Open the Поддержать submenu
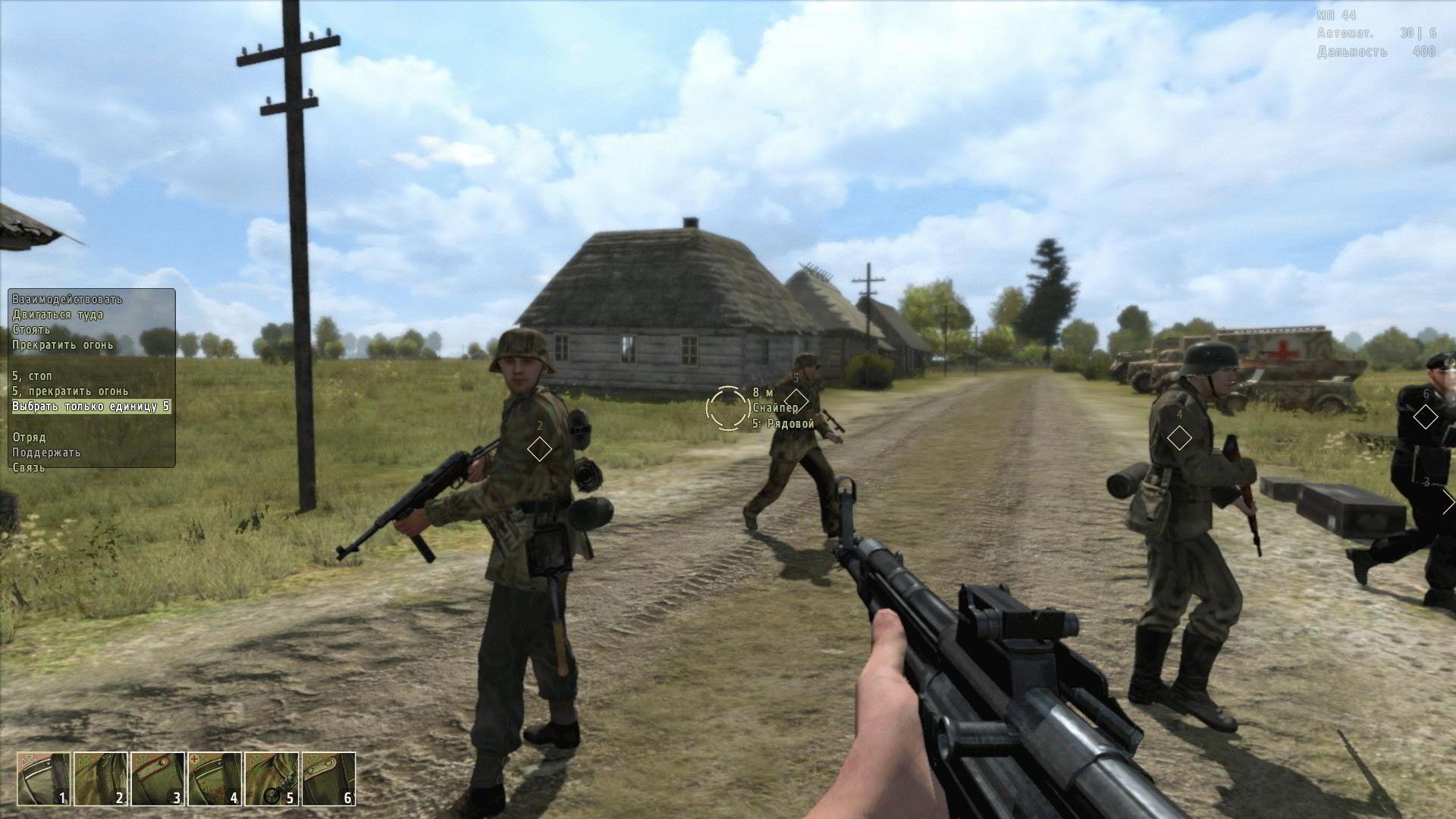Viewport: 1456px width, 819px height. click(45, 453)
